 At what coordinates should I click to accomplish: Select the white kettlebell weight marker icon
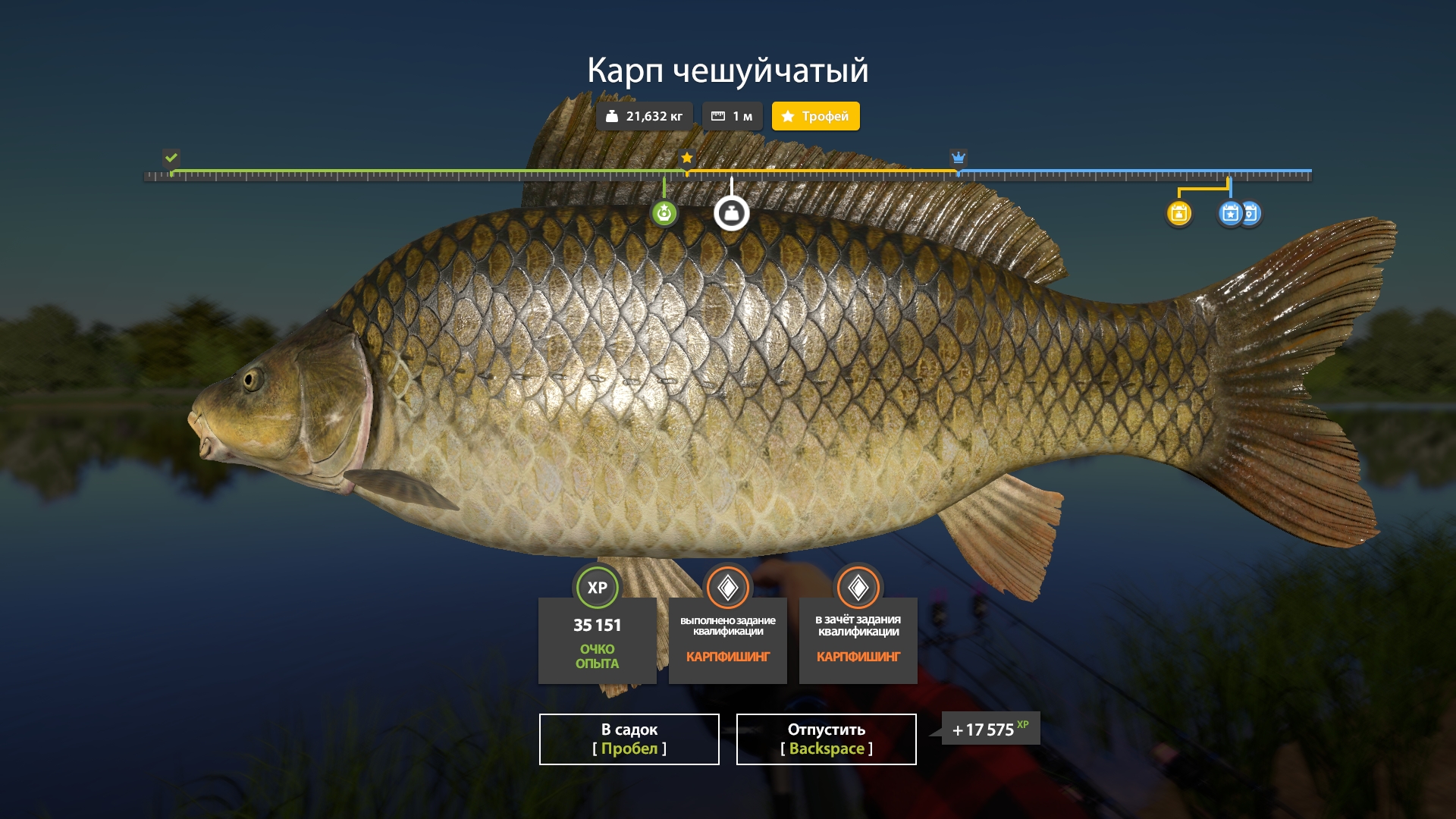730,215
